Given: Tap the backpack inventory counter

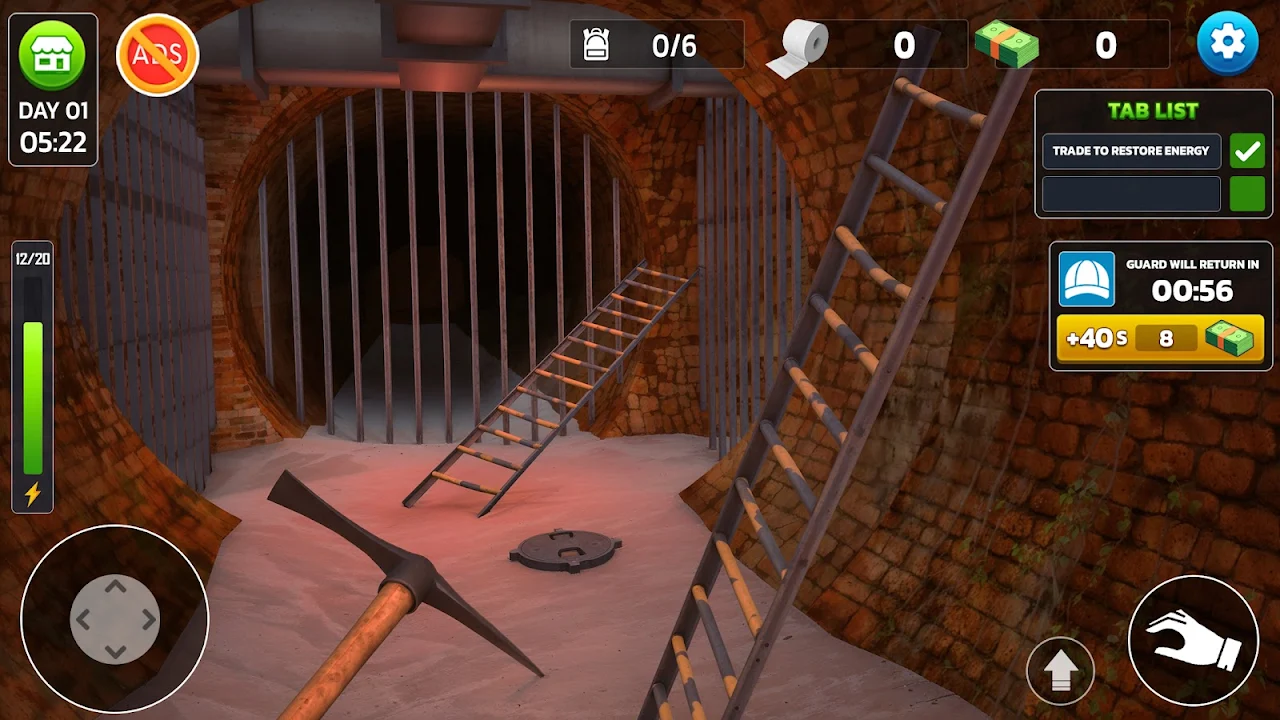Looking at the screenshot, I should pos(656,45).
